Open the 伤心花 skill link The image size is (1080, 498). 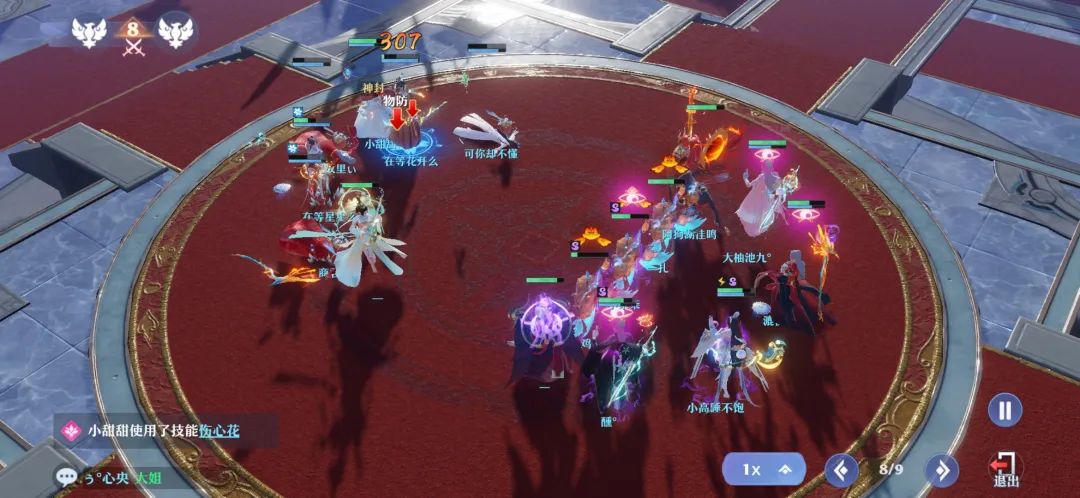[x=218, y=431]
